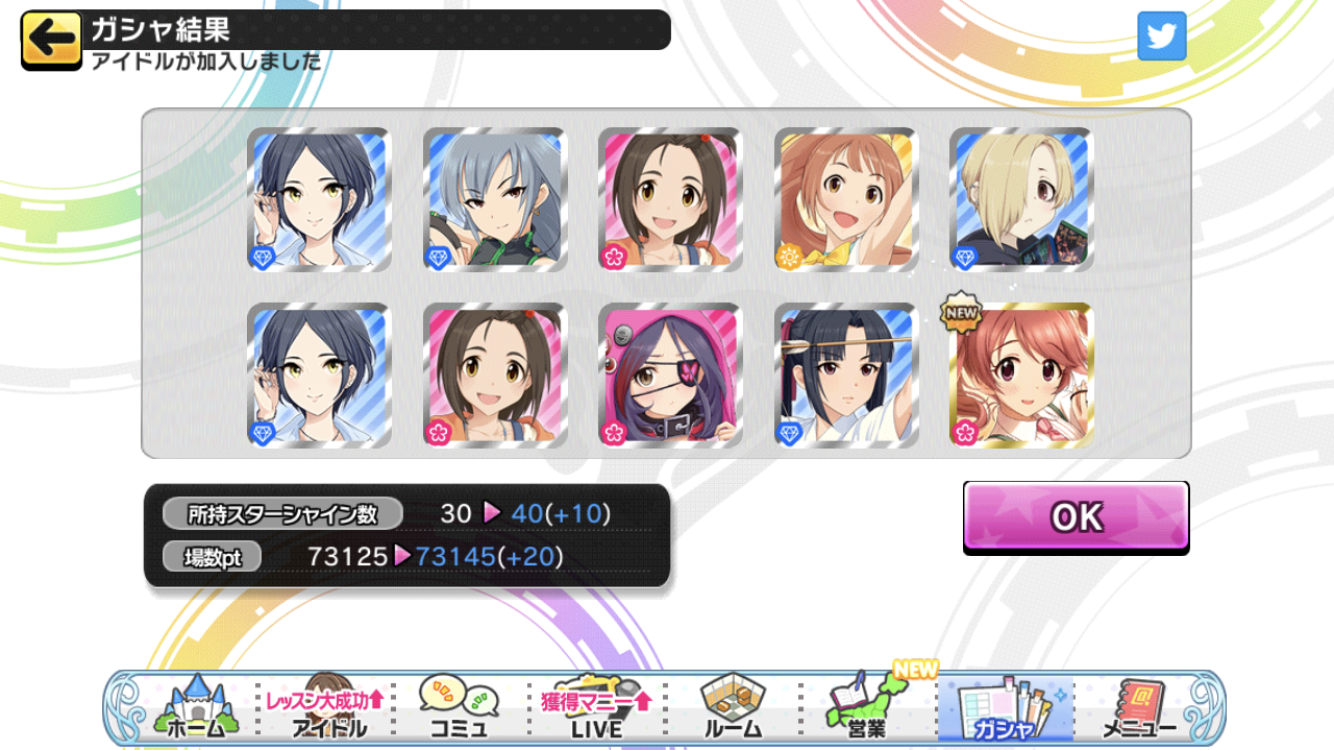Open the 営業 (Business) menu
This screenshot has width=1334, height=750.
(x=868, y=708)
